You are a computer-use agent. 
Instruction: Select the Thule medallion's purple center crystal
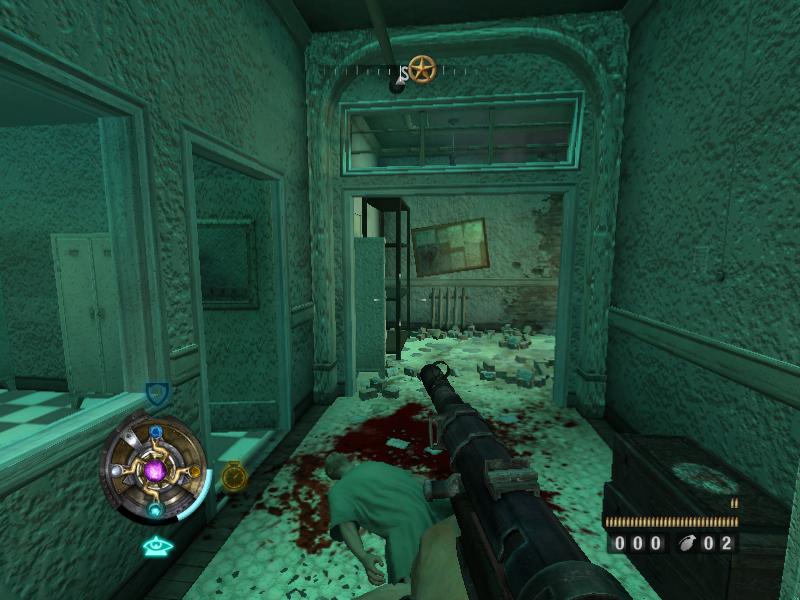(x=155, y=469)
